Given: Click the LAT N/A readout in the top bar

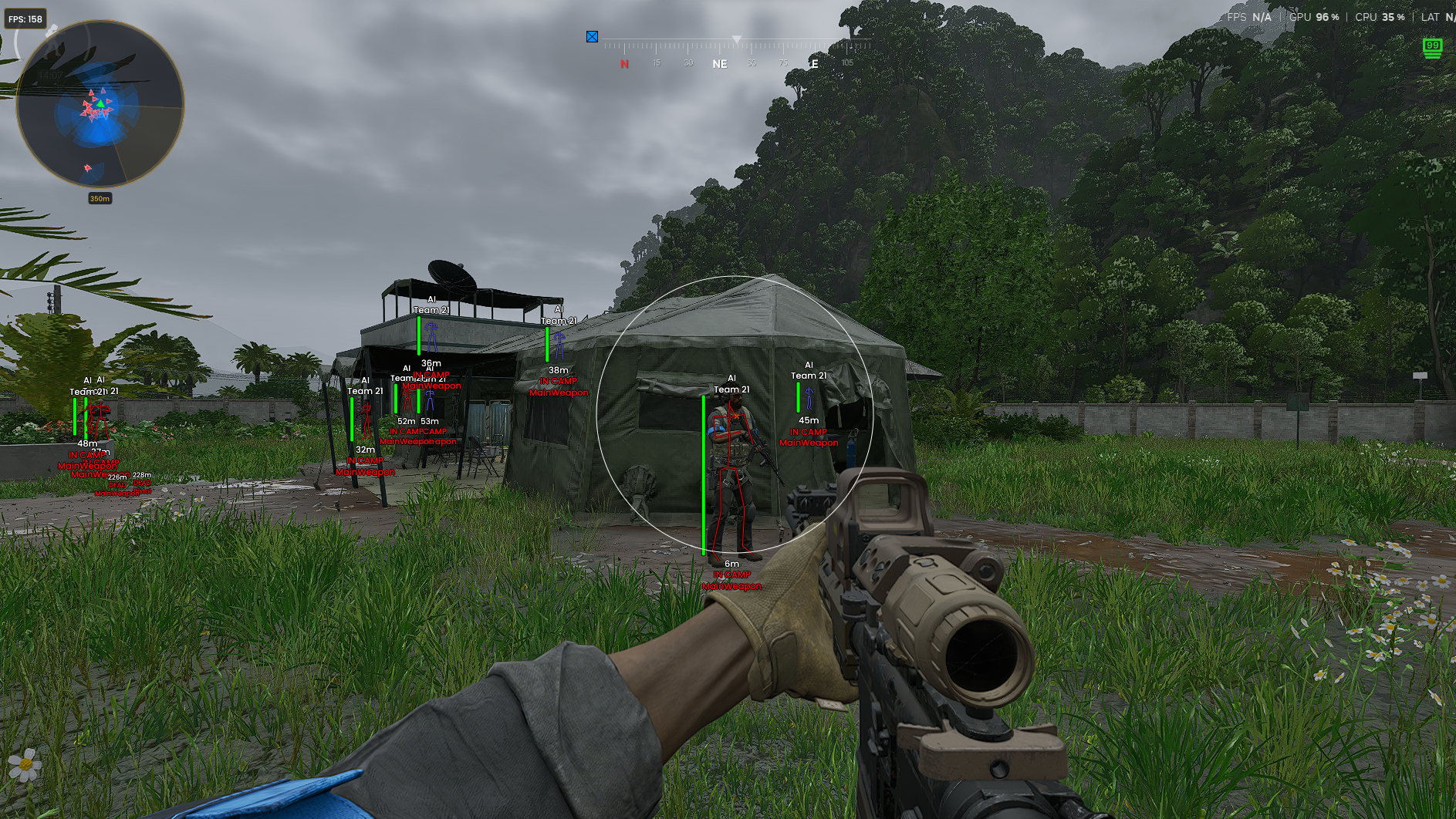Looking at the screenshot, I should [x=1437, y=16].
